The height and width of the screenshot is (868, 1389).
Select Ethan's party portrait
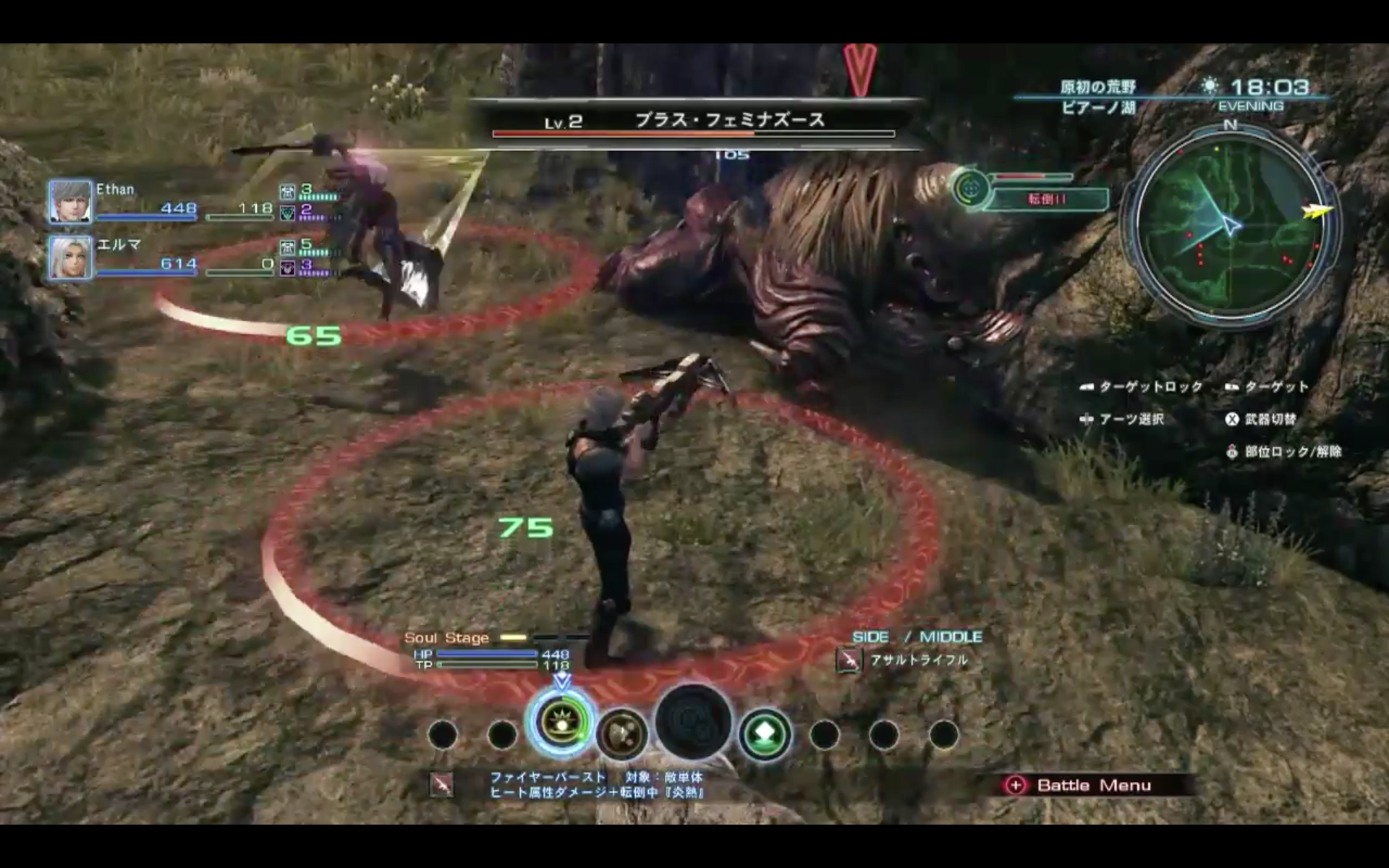coord(70,202)
